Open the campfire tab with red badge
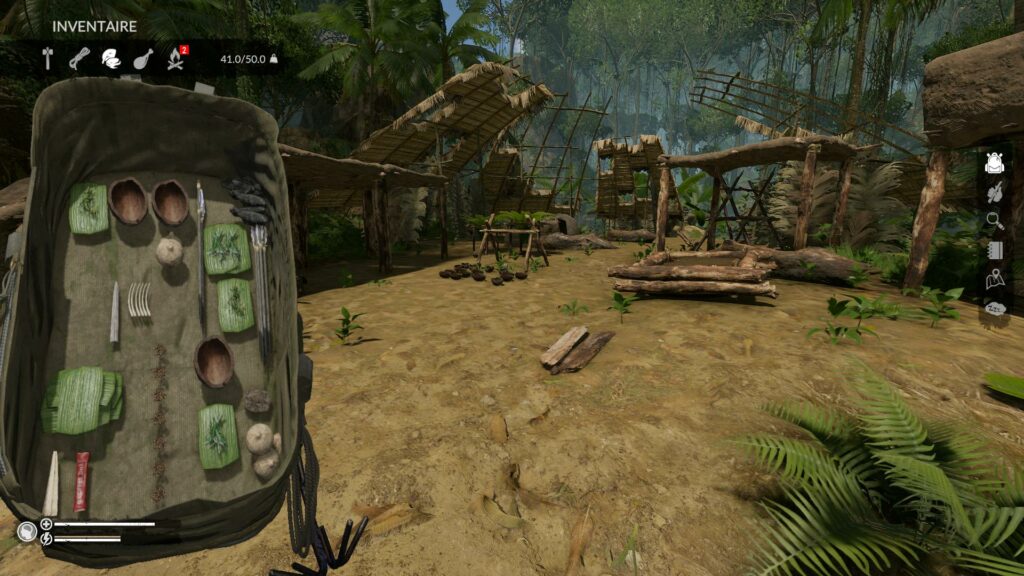The height and width of the screenshot is (576, 1024). coord(176,58)
